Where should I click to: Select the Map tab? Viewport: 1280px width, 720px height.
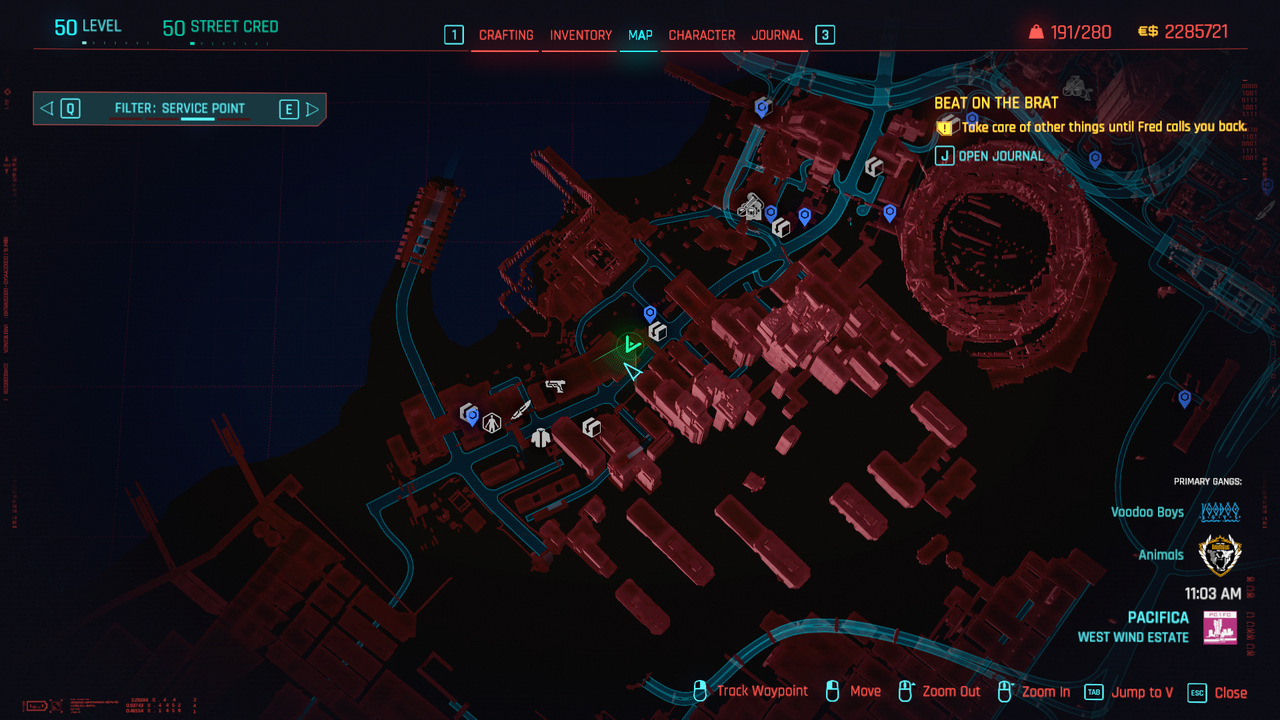(640, 35)
